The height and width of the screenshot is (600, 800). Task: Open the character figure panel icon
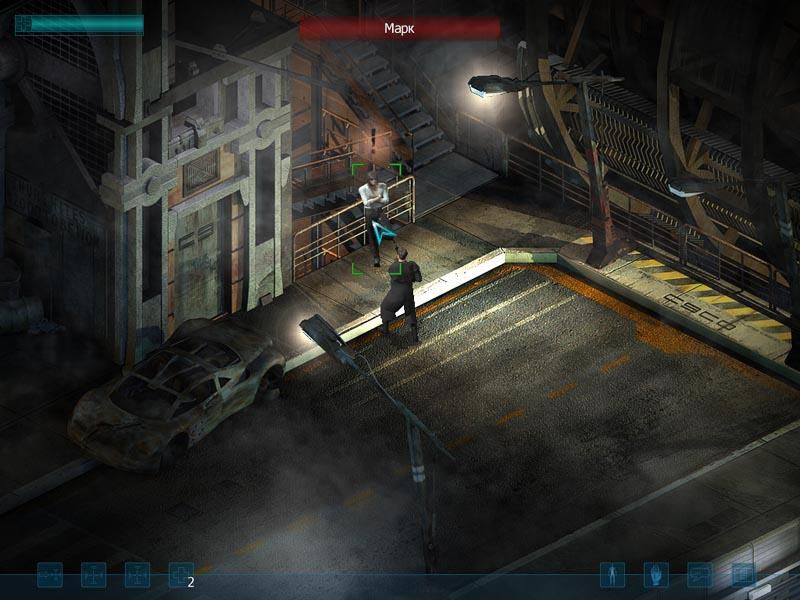click(x=612, y=574)
